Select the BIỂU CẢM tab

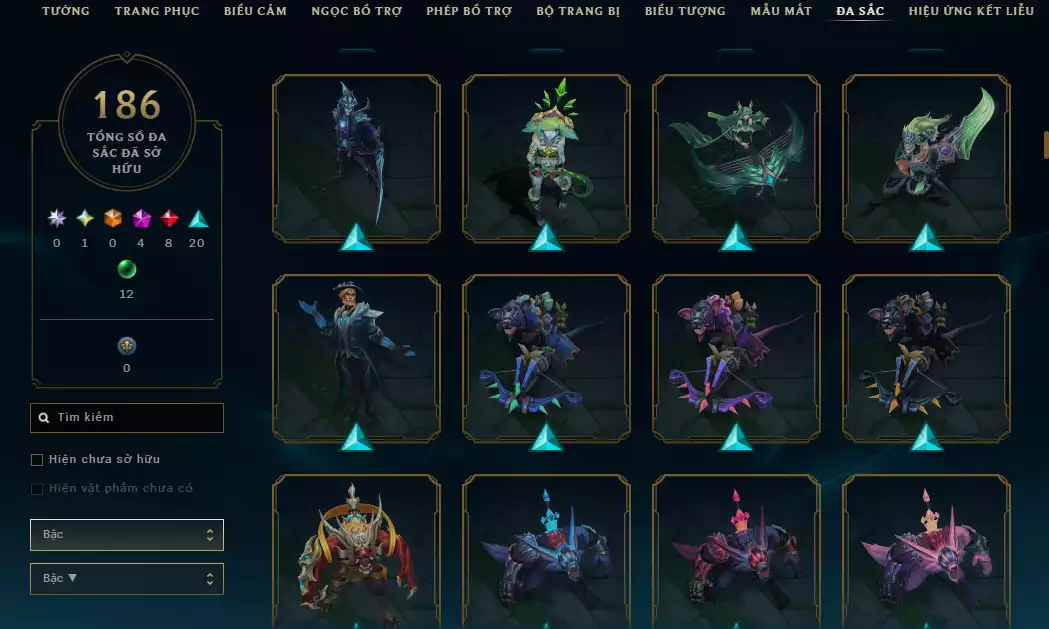tap(255, 11)
